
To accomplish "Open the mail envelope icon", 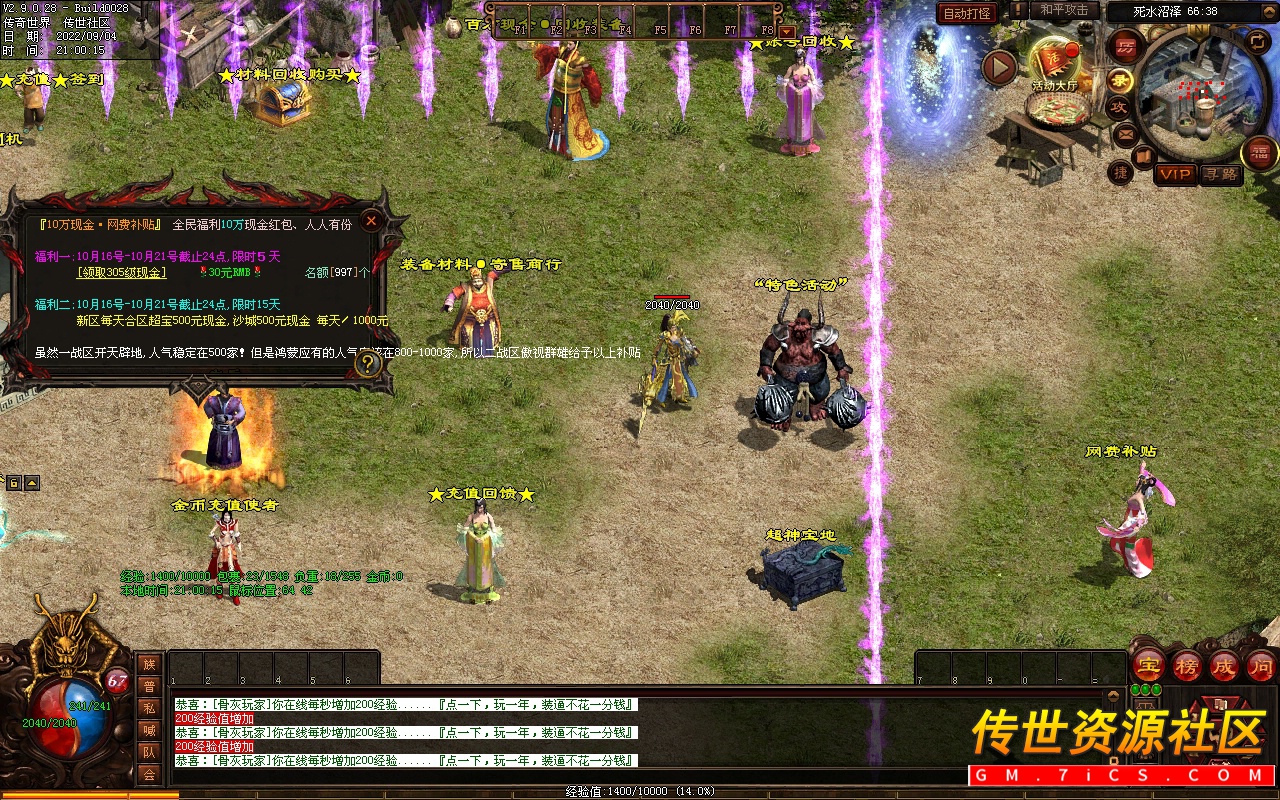I will [x=1125, y=134].
